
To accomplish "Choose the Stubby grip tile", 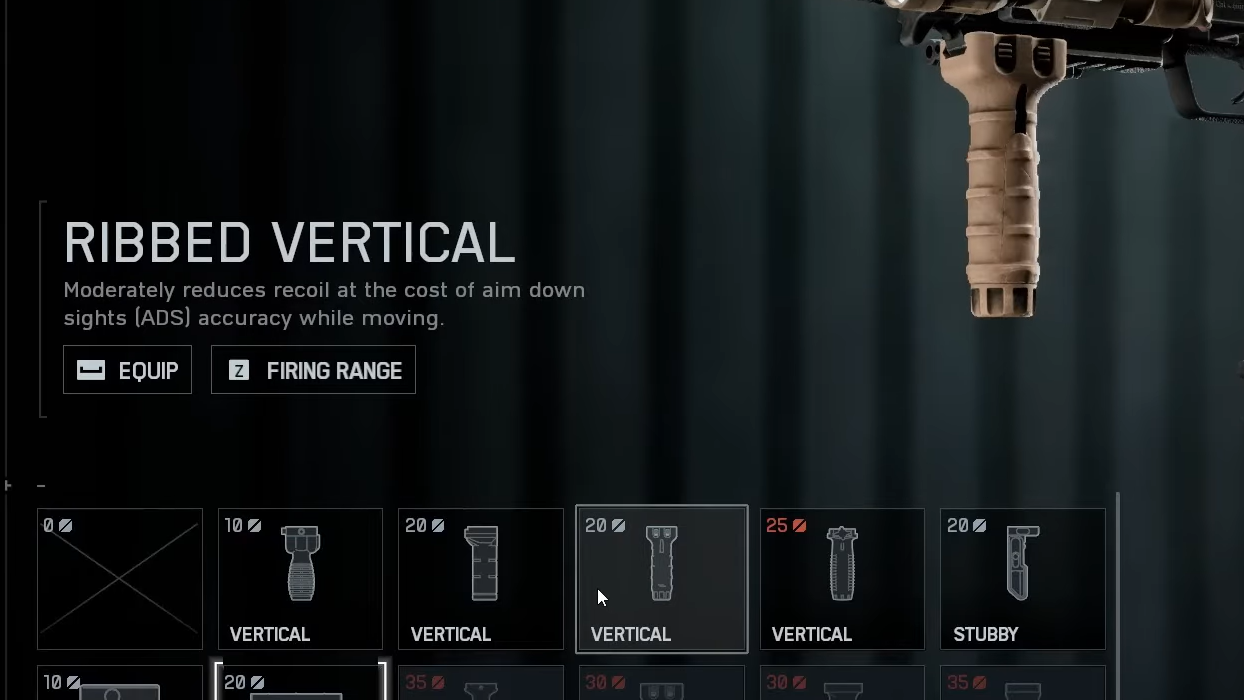I will 1022,579.
